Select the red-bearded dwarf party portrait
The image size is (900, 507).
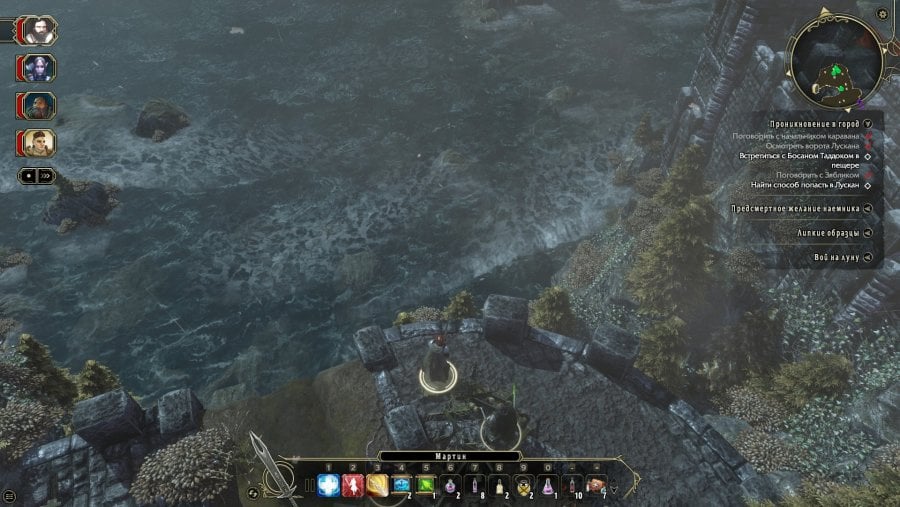point(39,106)
